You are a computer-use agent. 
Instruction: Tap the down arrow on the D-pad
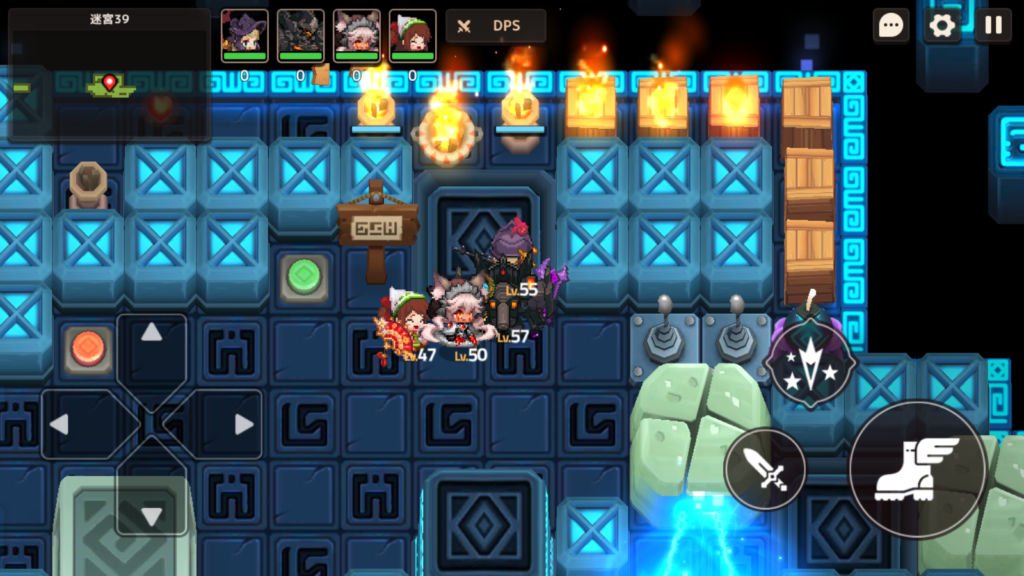151,514
